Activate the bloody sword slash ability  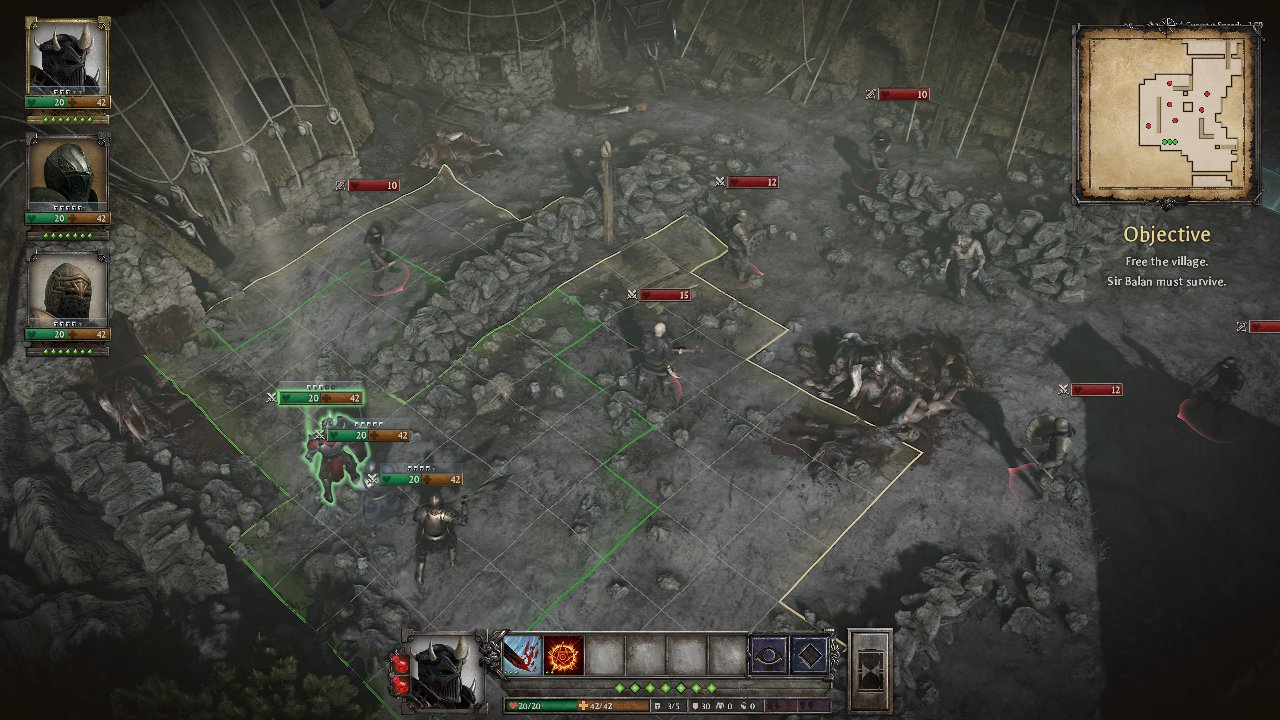[521, 655]
